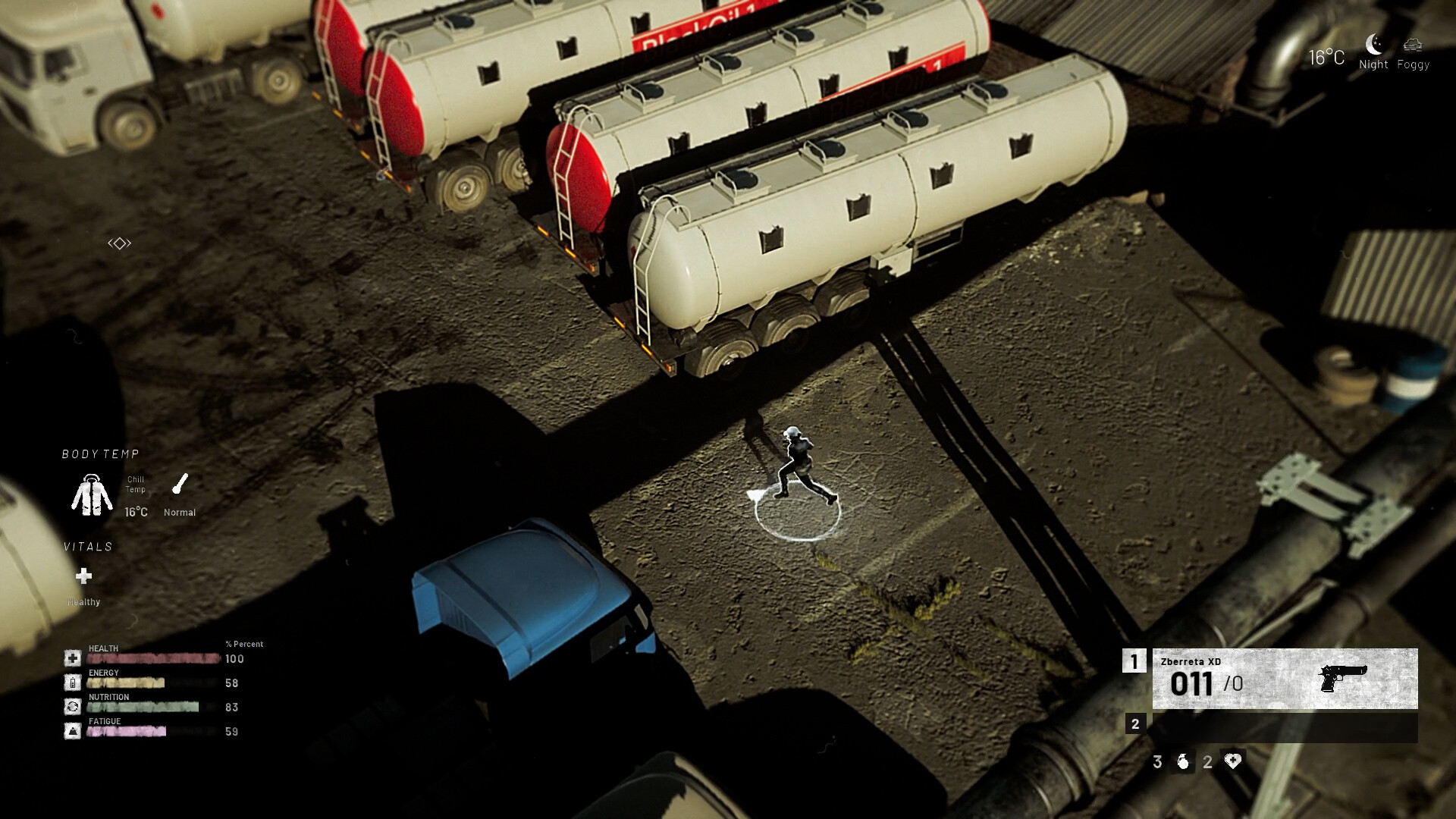
Task: Select the Energy battery icon
Action: pyautogui.click(x=72, y=681)
